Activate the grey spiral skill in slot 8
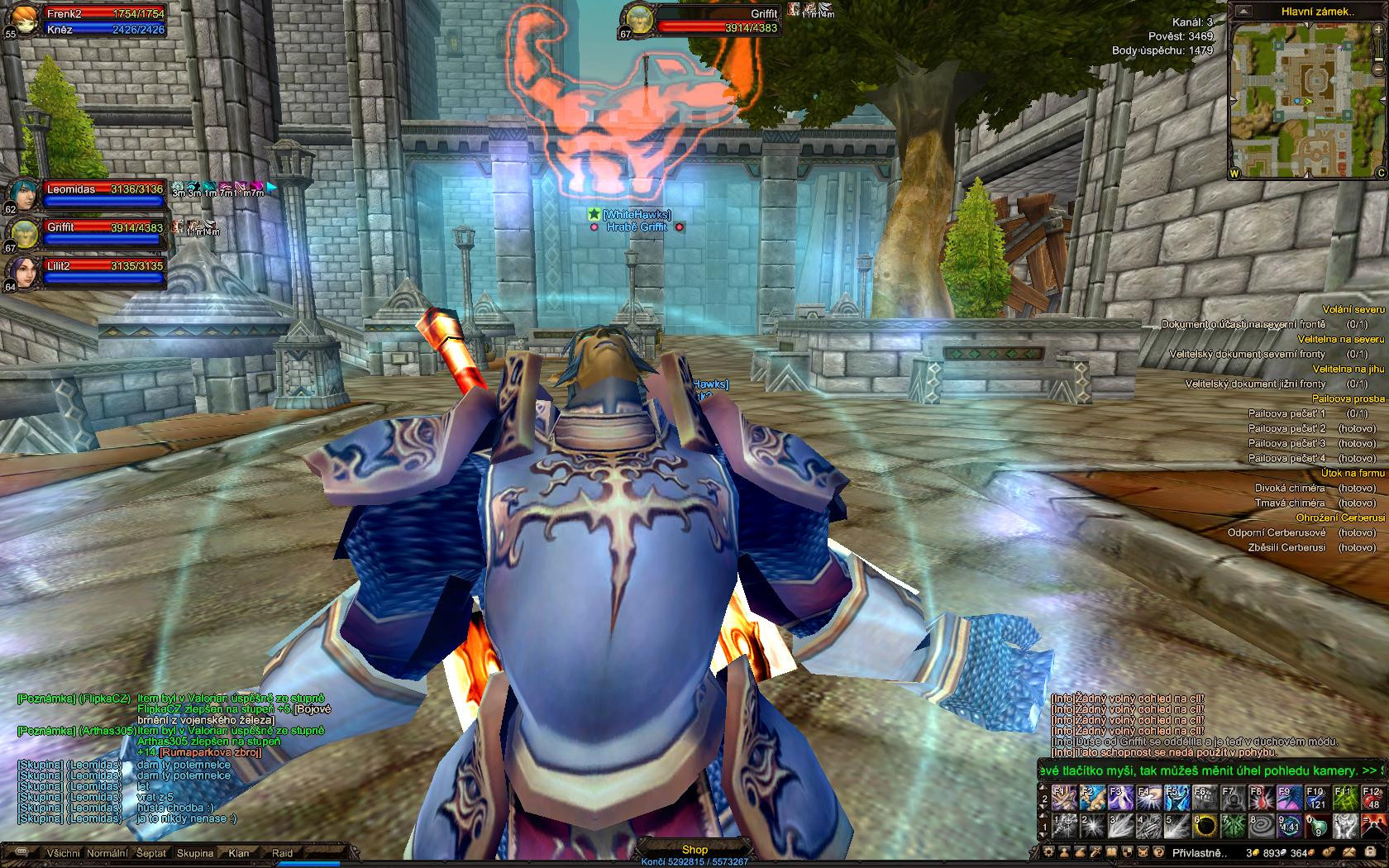The width and height of the screenshot is (1389, 868). point(1262,825)
